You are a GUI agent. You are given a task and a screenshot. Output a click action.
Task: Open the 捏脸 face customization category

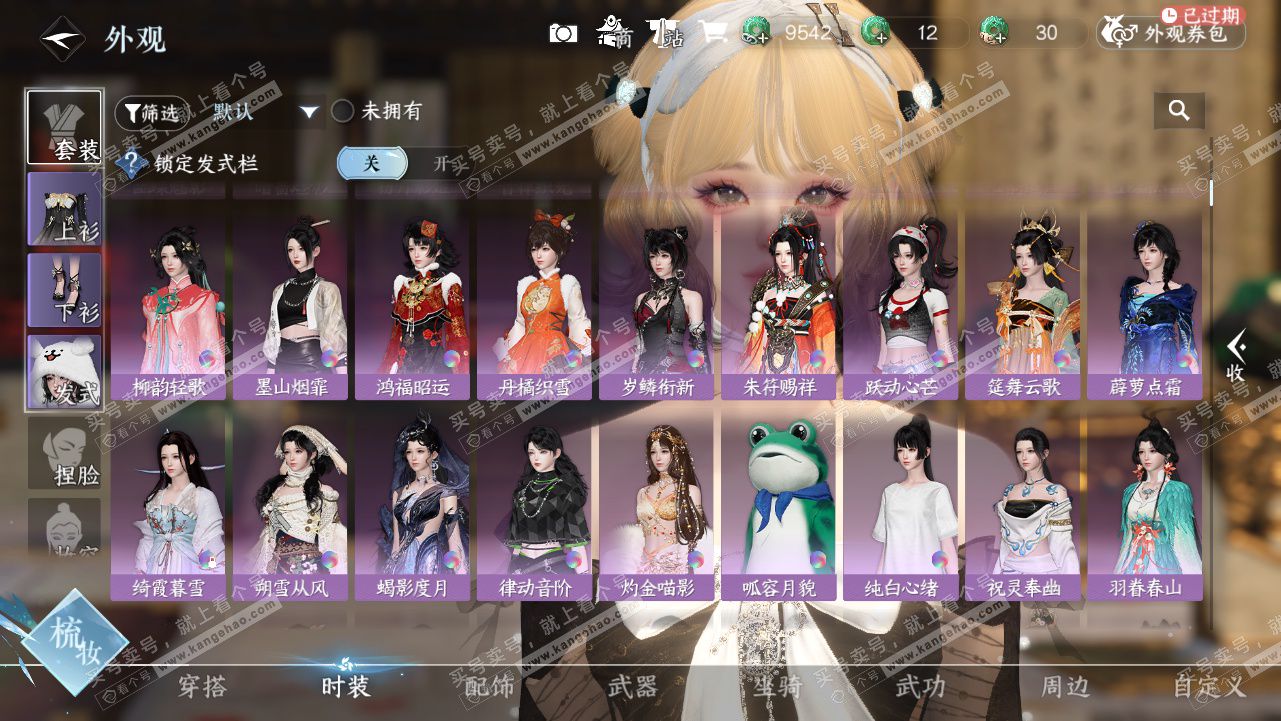(64, 454)
